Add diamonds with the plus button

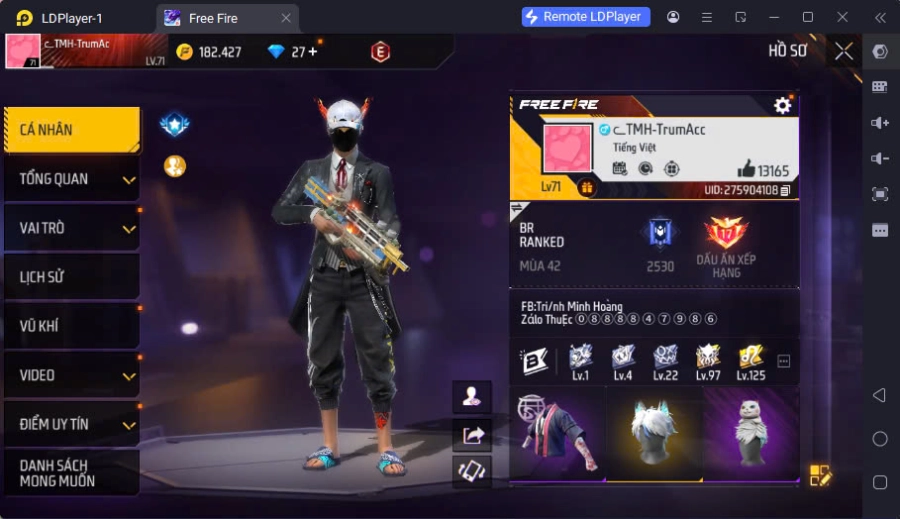tap(312, 52)
